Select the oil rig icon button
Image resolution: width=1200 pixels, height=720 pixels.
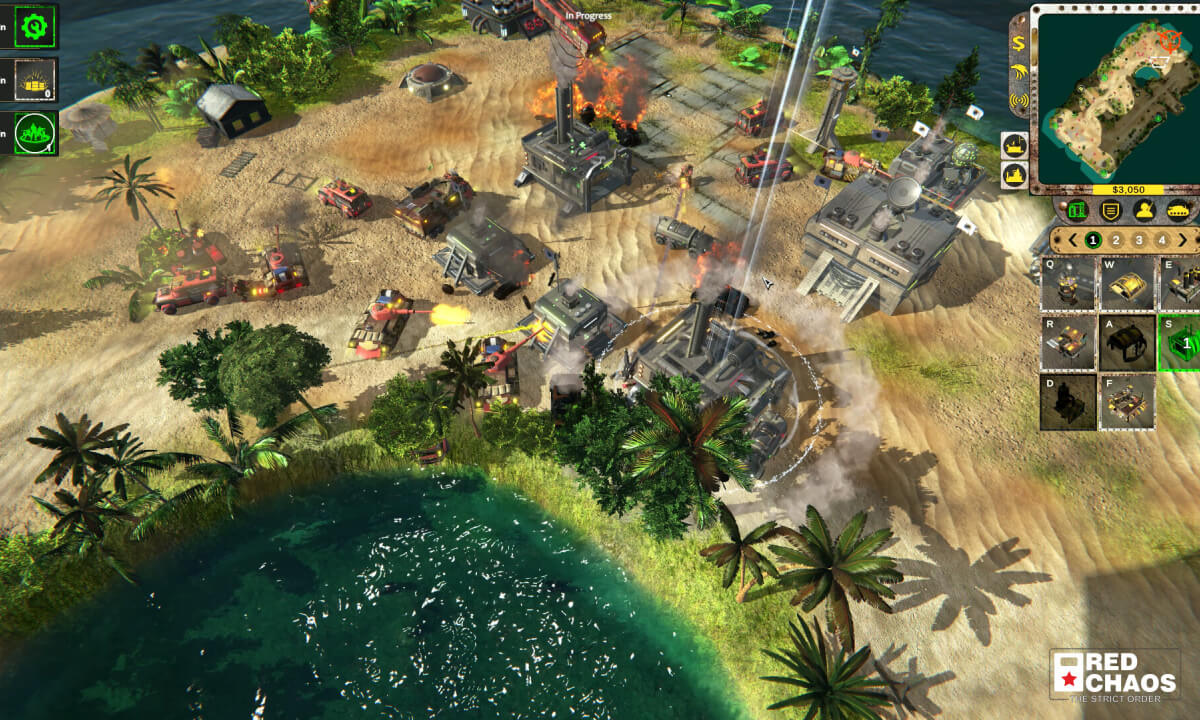pyautogui.click(x=1014, y=146)
